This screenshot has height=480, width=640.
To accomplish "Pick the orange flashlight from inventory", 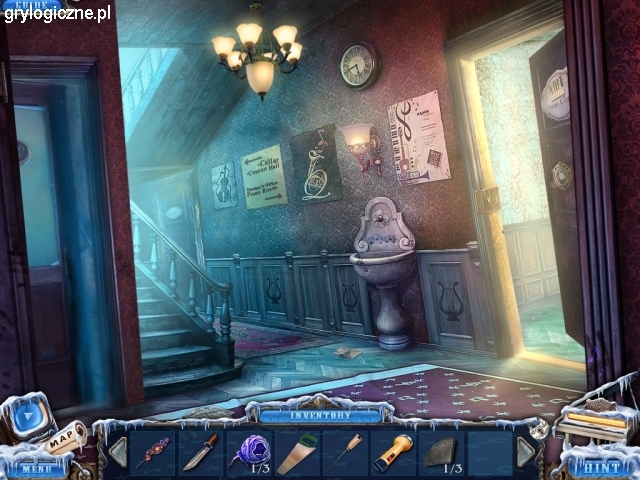I will (393, 451).
